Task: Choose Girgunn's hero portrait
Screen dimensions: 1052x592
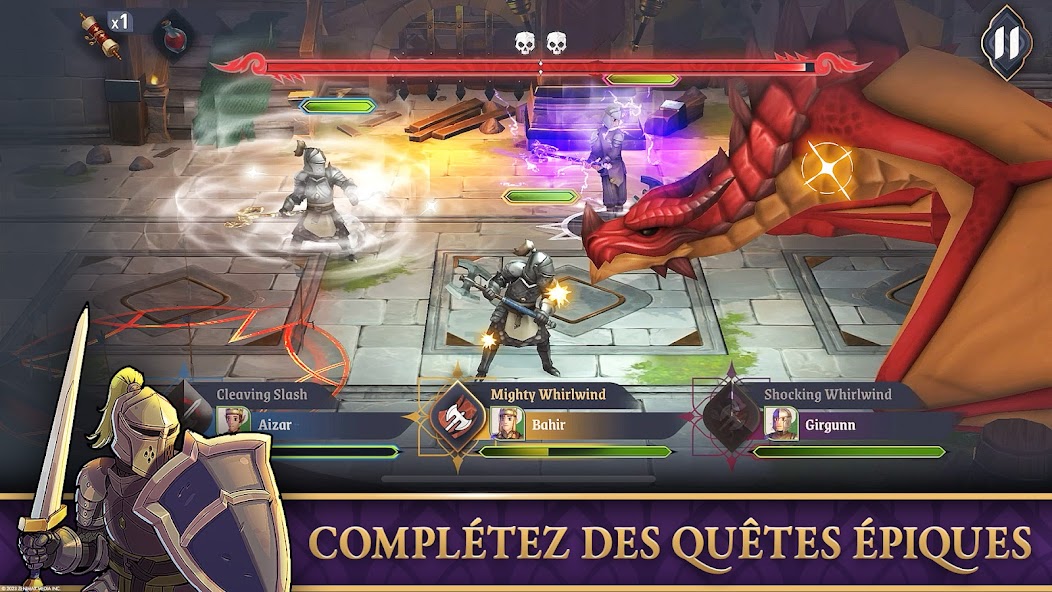Action: click(x=781, y=424)
